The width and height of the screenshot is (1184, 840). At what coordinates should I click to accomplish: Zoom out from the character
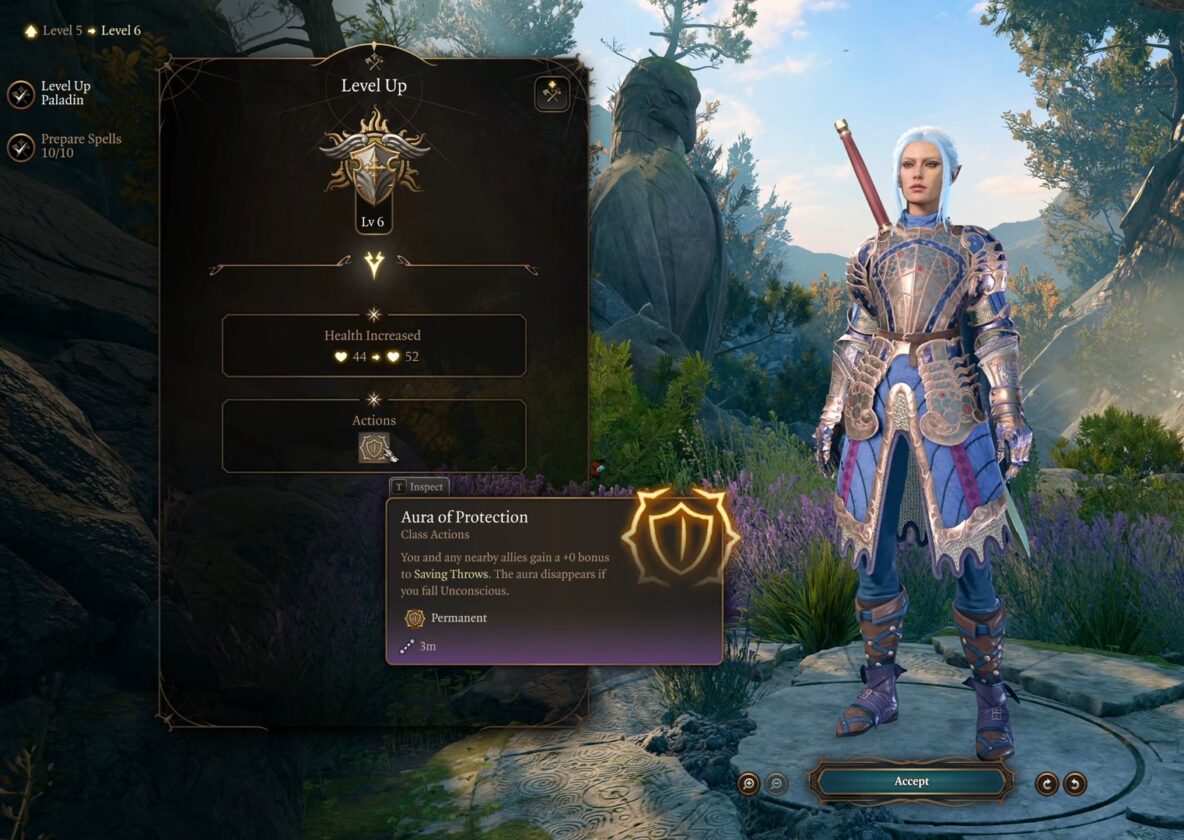[x=777, y=783]
